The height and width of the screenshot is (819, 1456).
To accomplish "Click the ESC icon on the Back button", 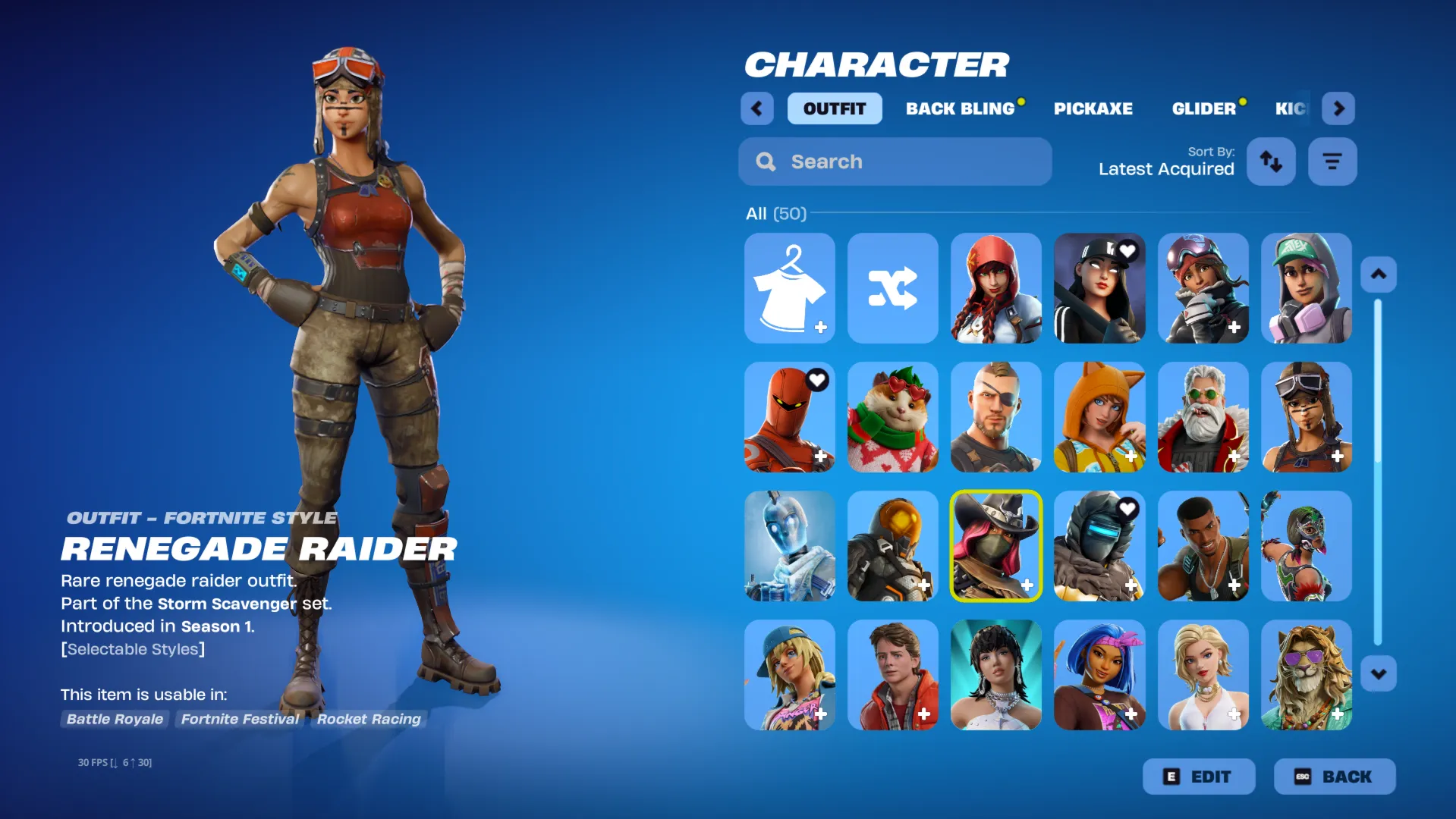I will point(1303,777).
